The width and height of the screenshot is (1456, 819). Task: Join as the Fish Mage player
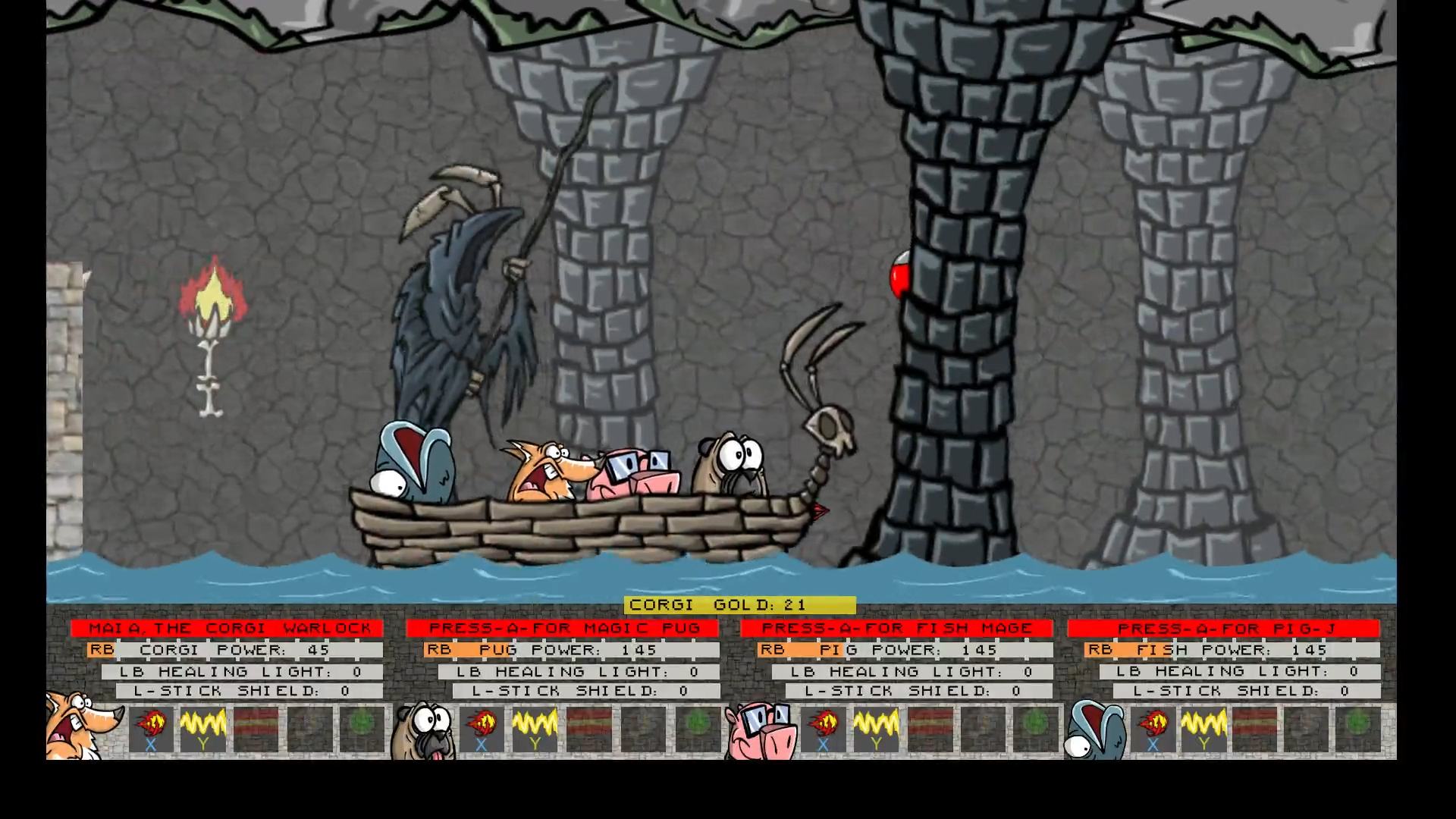[896, 629]
